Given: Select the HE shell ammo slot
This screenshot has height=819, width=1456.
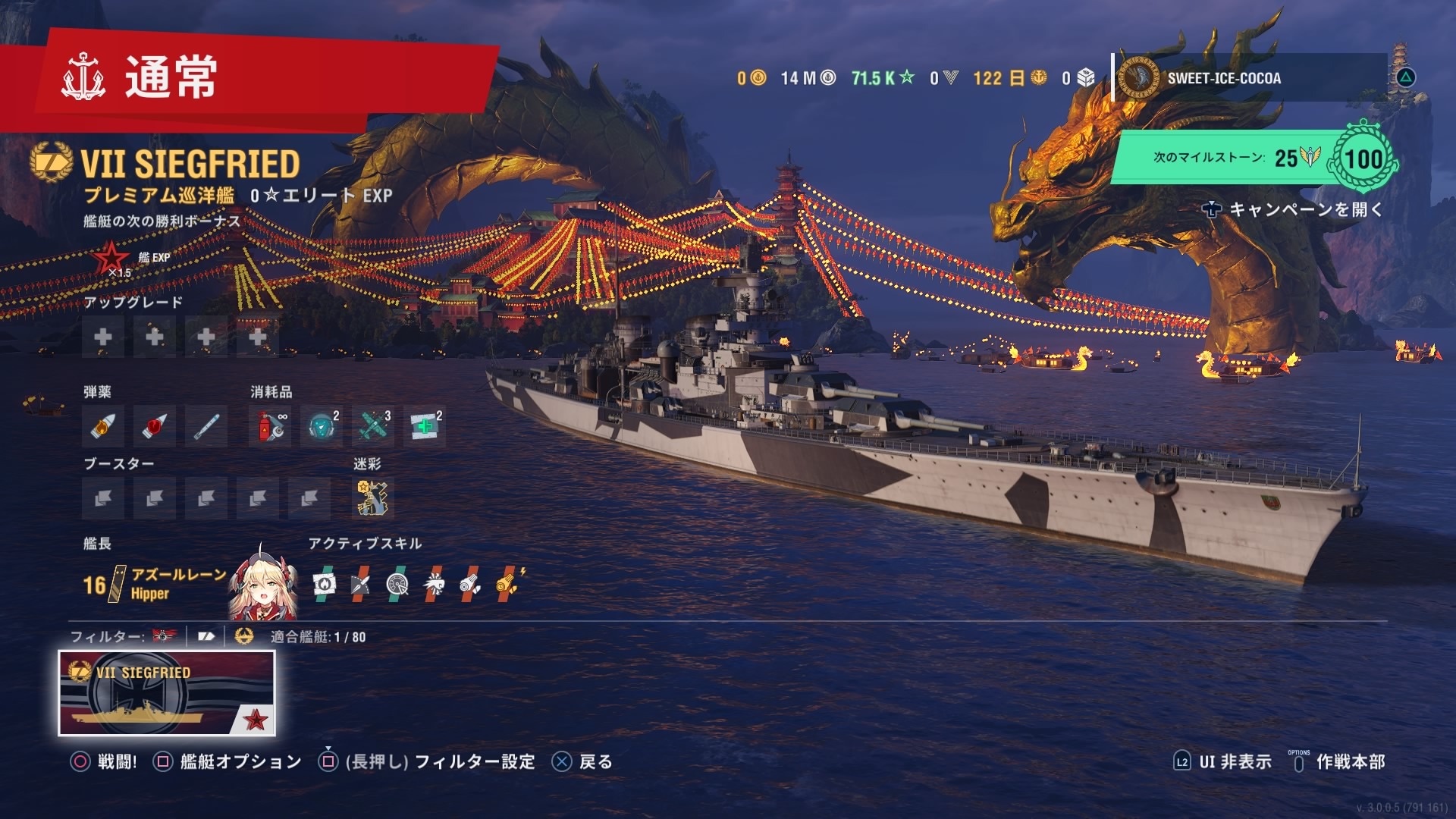Looking at the screenshot, I should pyautogui.click(x=103, y=426).
